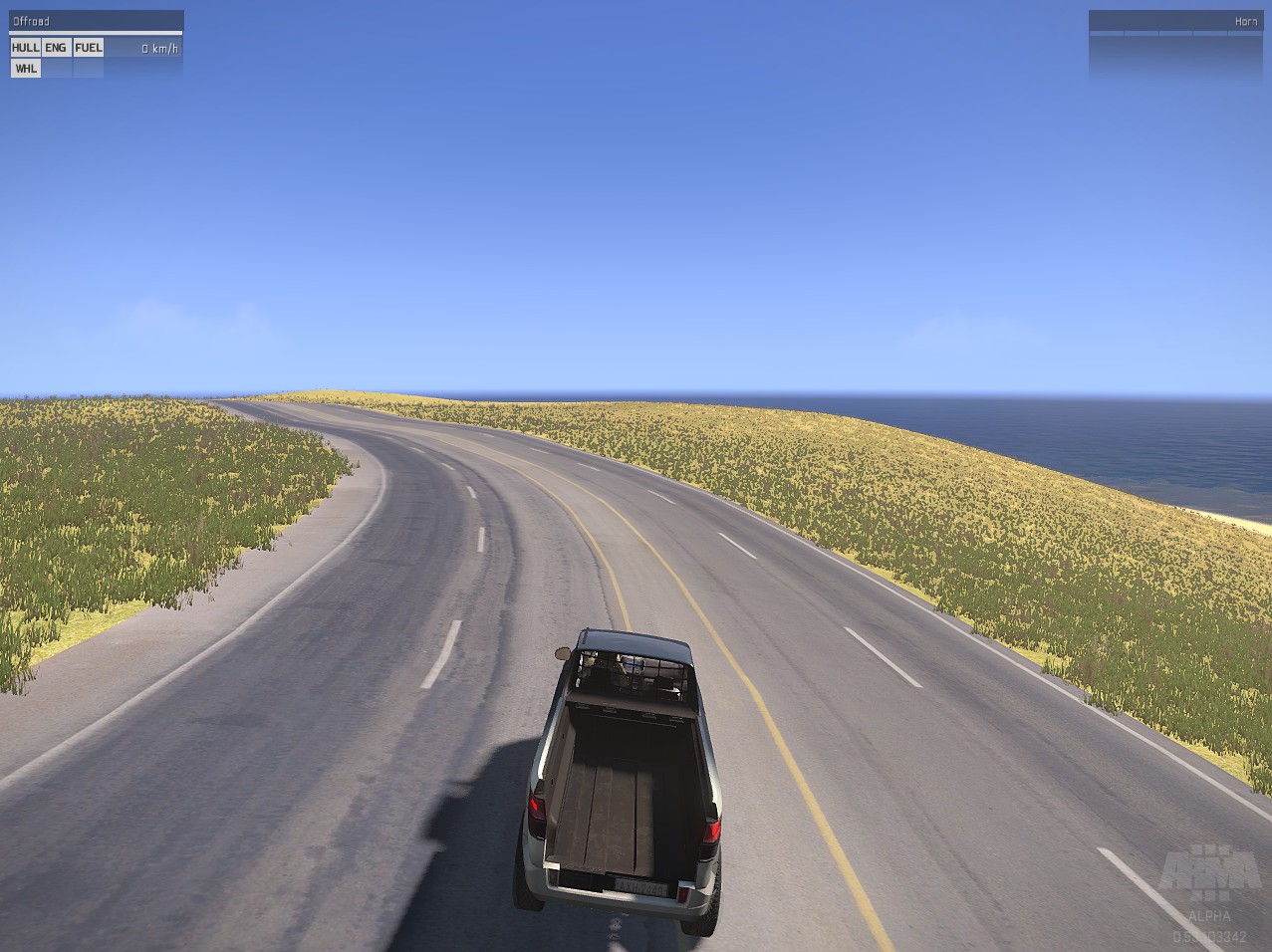
Task: Select the Horn weapon panel
Action: point(1175,22)
